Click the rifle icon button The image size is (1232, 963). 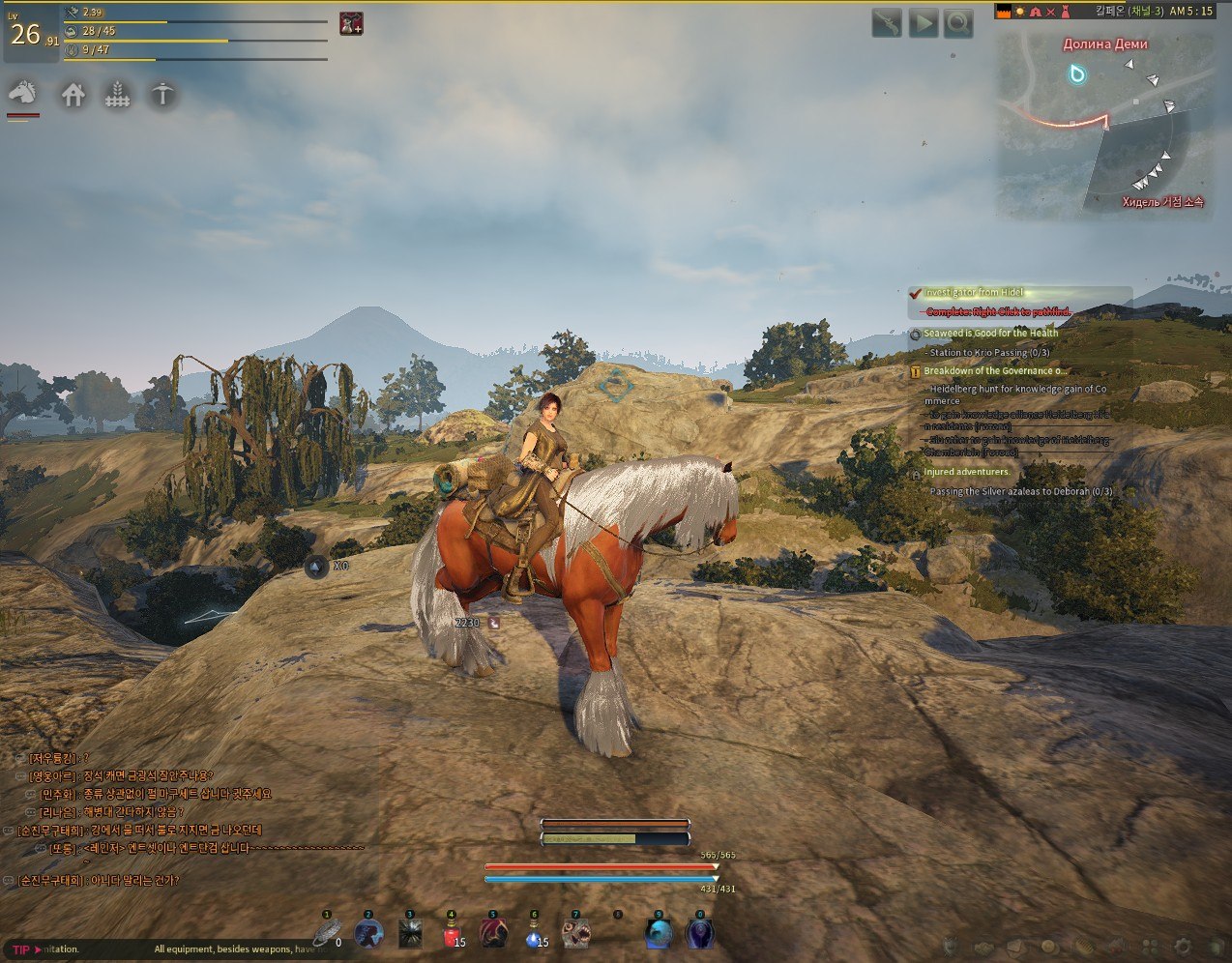[x=887, y=23]
